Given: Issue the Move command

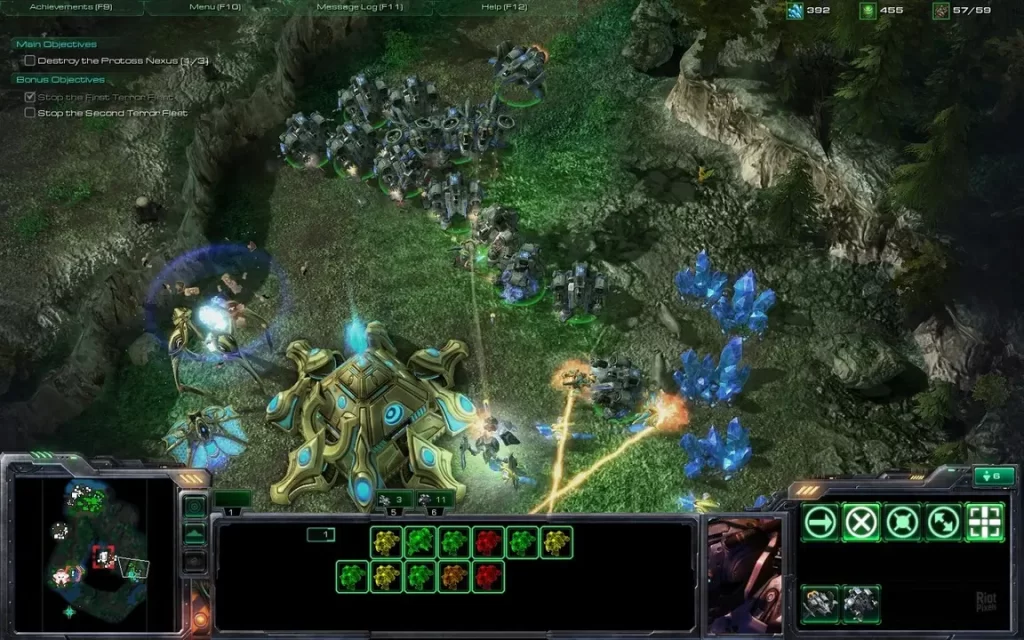Looking at the screenshot, I should (x=821, y=521).
